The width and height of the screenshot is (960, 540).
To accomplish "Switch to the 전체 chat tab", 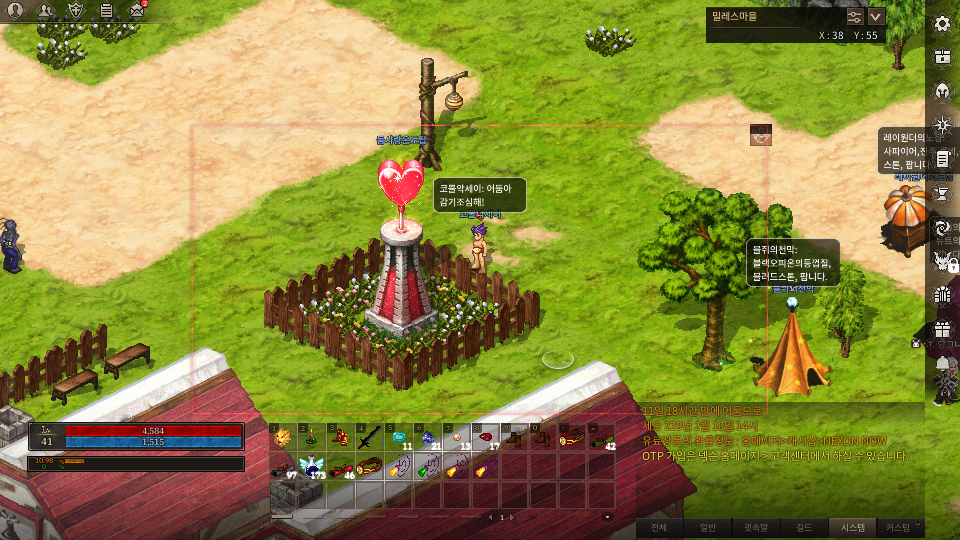I will pyautogui.click(x=659, y=528).
